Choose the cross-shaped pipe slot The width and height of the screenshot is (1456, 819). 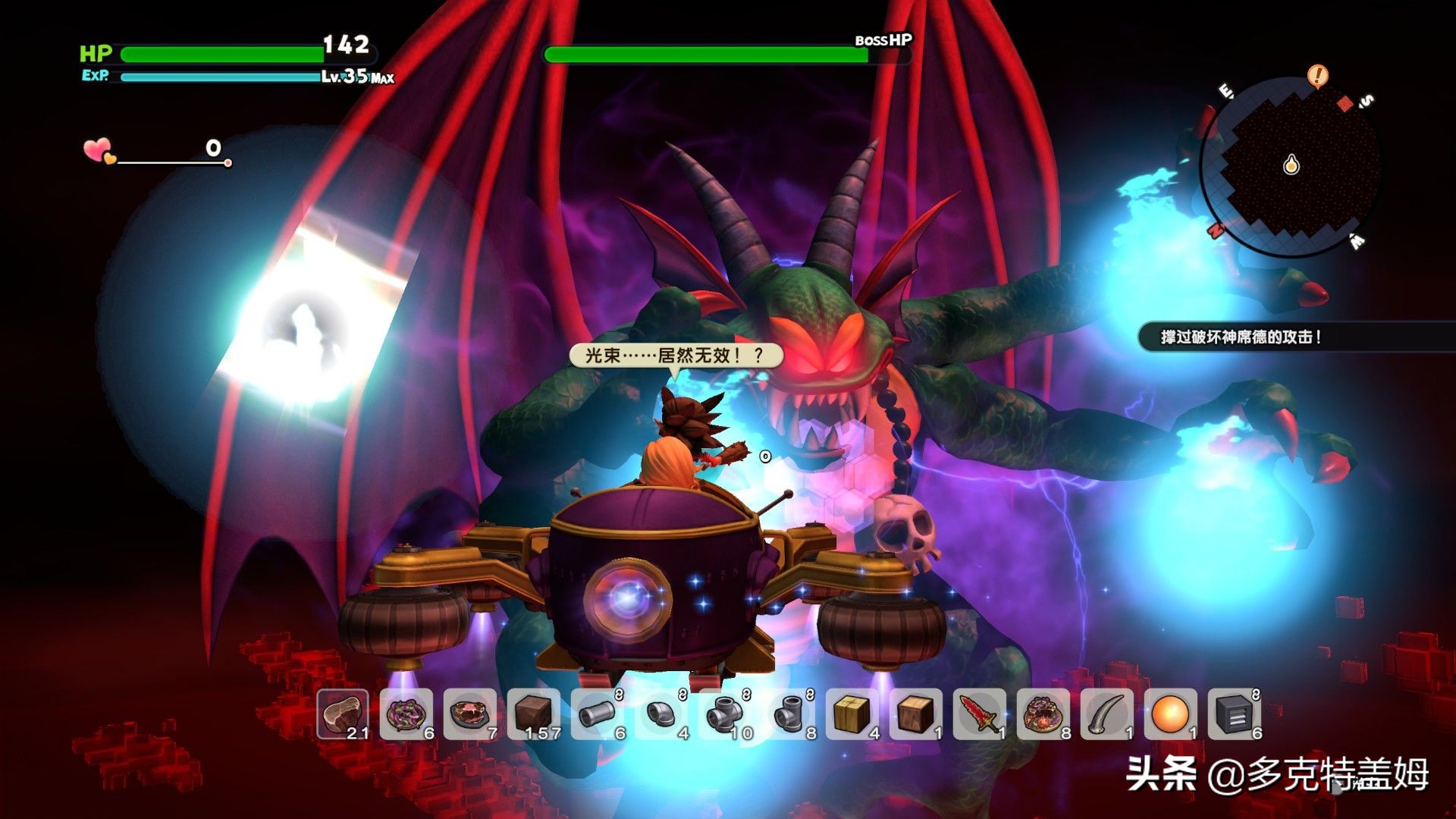point(725,714)
